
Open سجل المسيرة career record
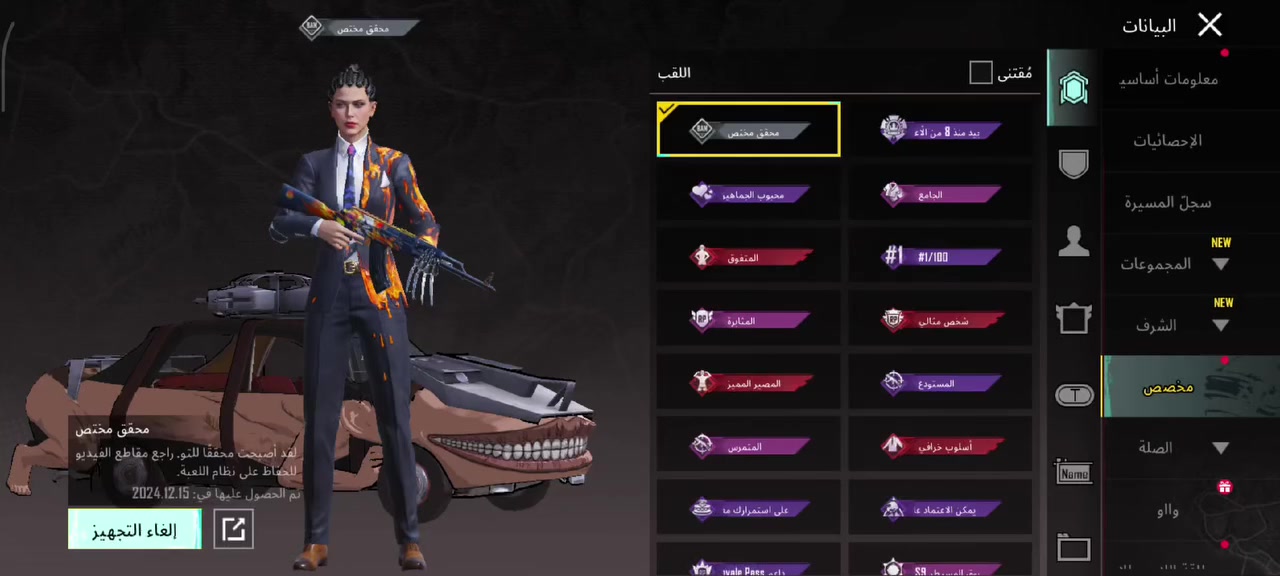point(1168,203)
